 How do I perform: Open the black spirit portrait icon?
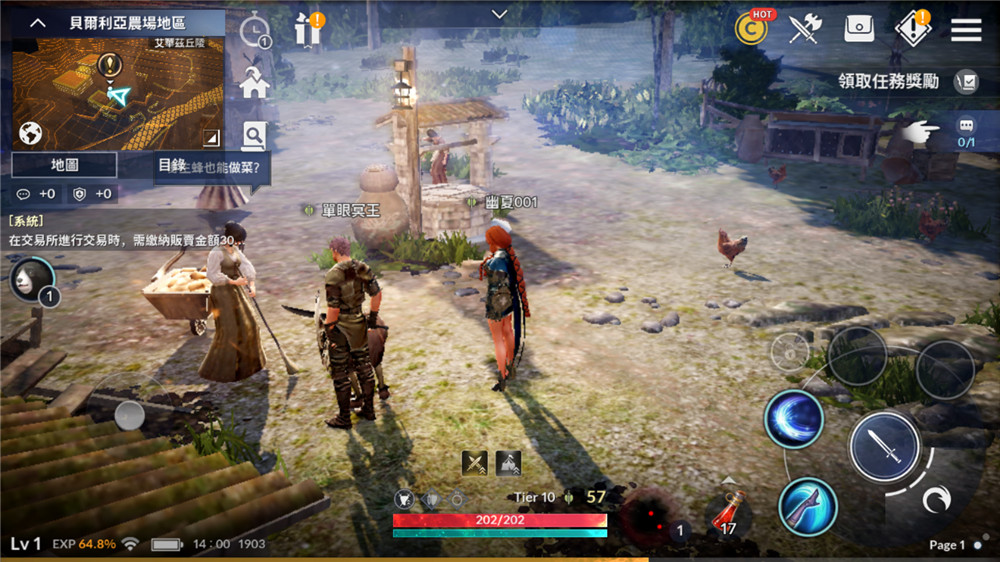coord(32,279)
